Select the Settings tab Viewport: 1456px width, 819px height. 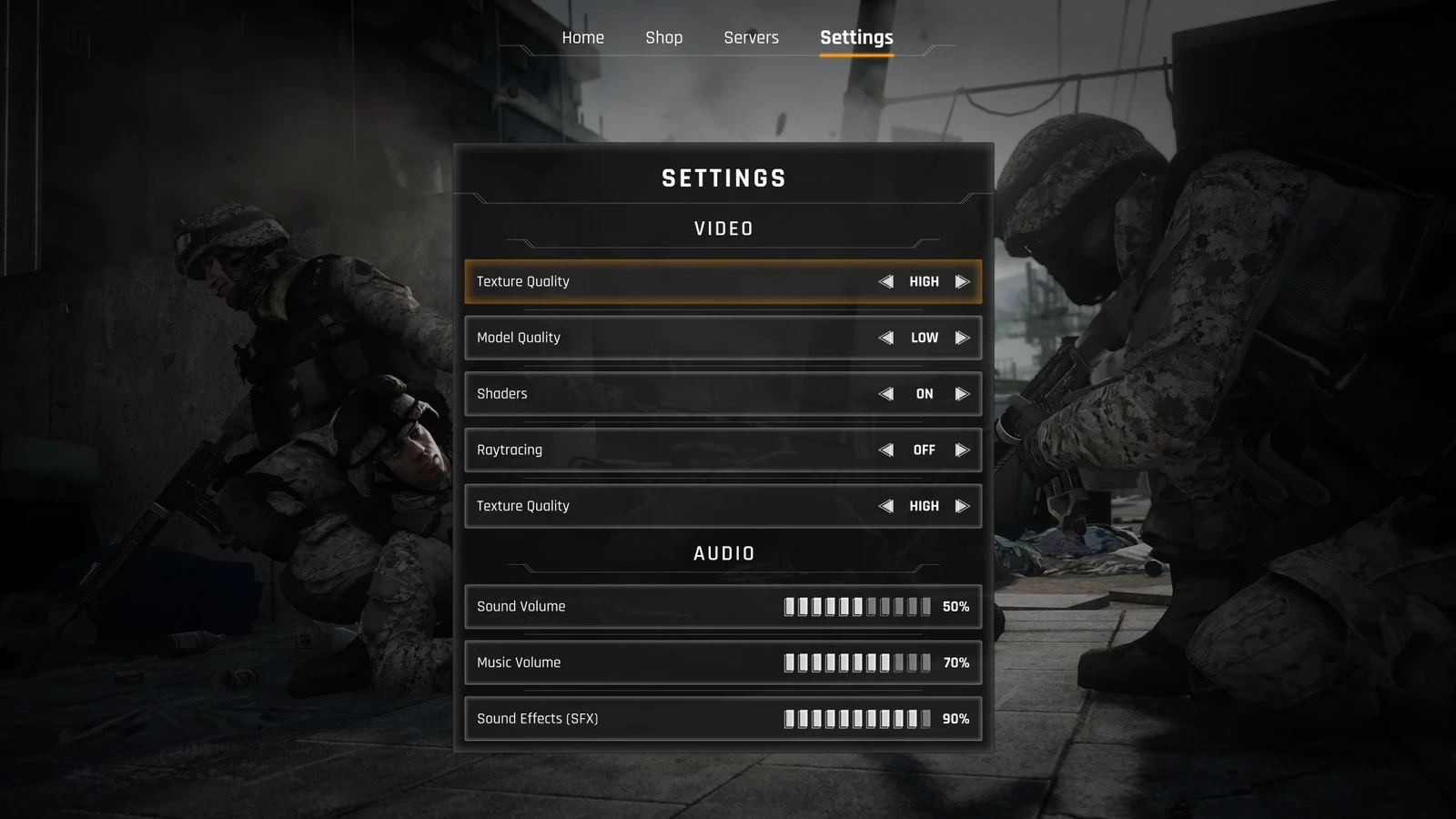[x=856, y=37]
